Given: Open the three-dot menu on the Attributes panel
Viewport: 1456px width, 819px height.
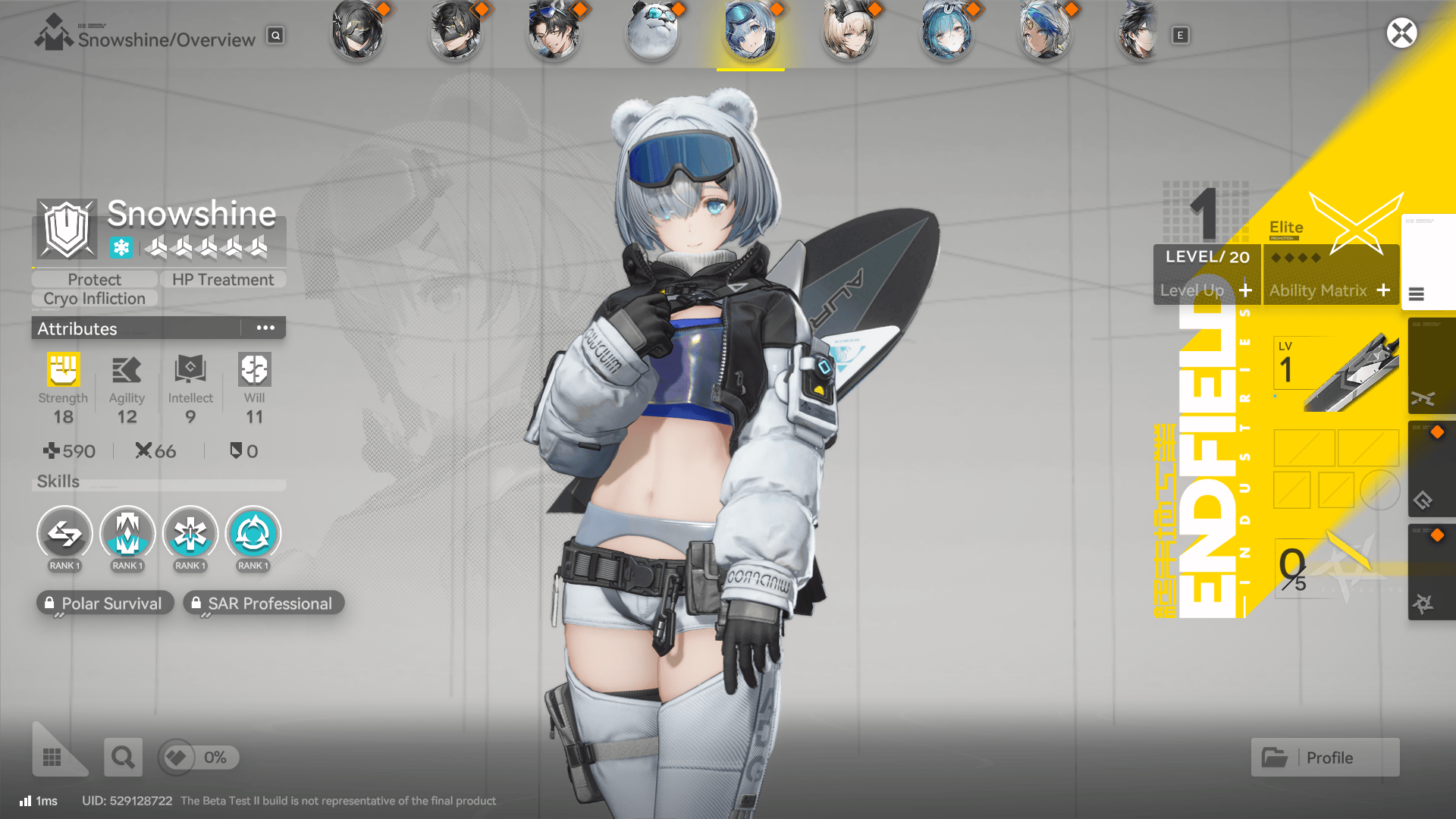Looking at the screenshot, I should [x=265, y=328].
